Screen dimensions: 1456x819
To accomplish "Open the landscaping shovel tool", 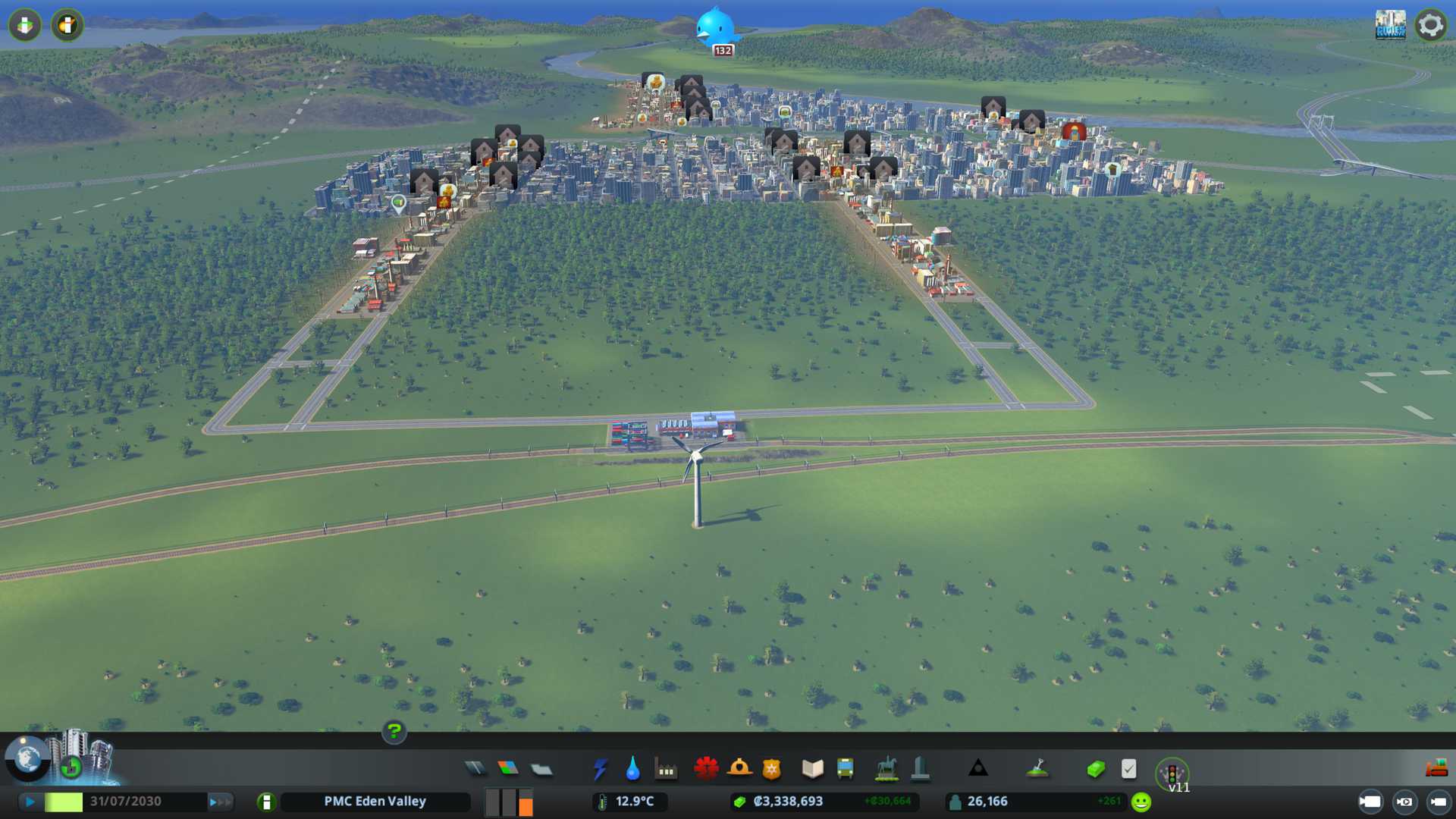I will [1037, 769].
